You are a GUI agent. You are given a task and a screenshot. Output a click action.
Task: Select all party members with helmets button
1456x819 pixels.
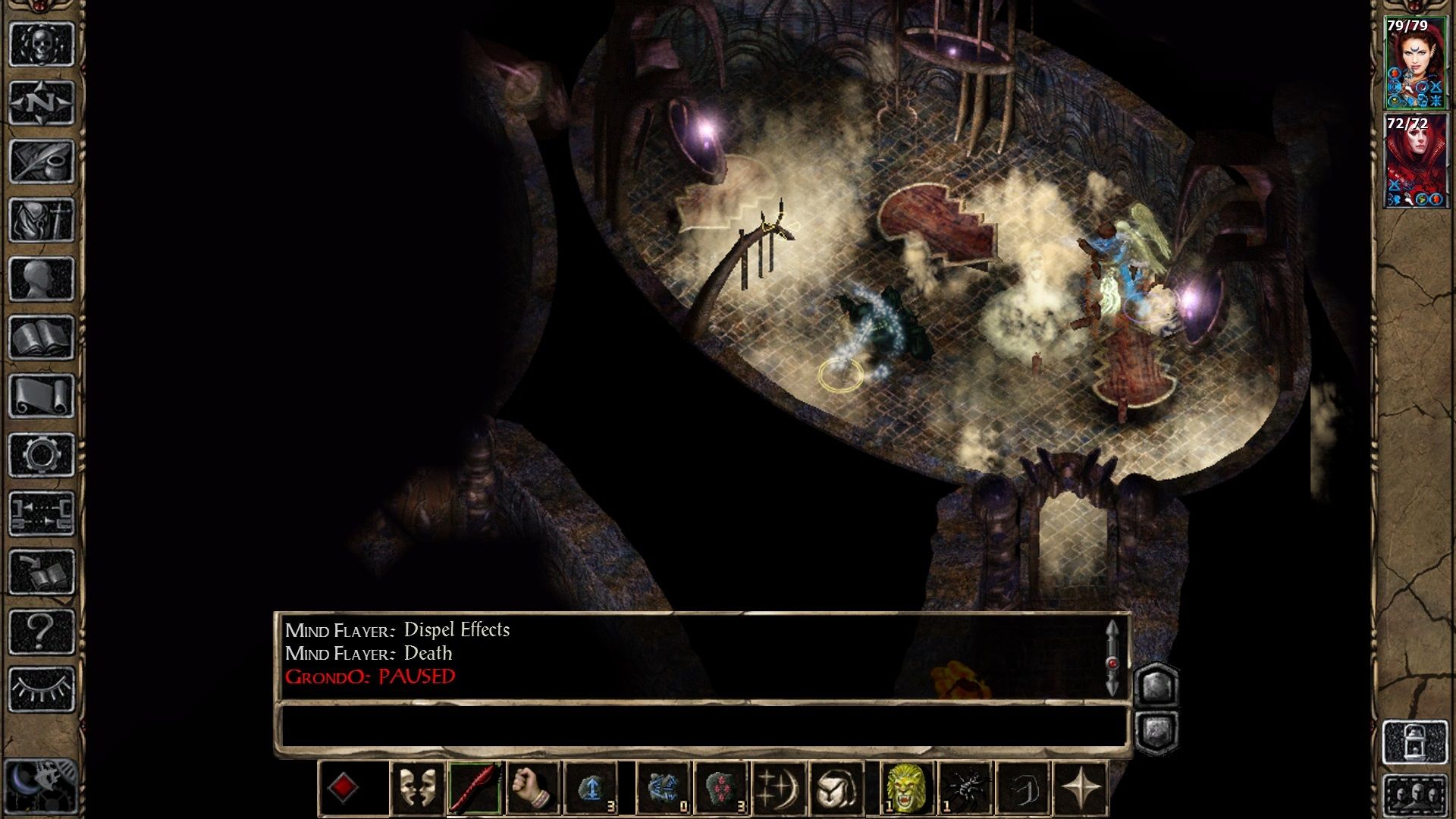tap(1415, 794)
